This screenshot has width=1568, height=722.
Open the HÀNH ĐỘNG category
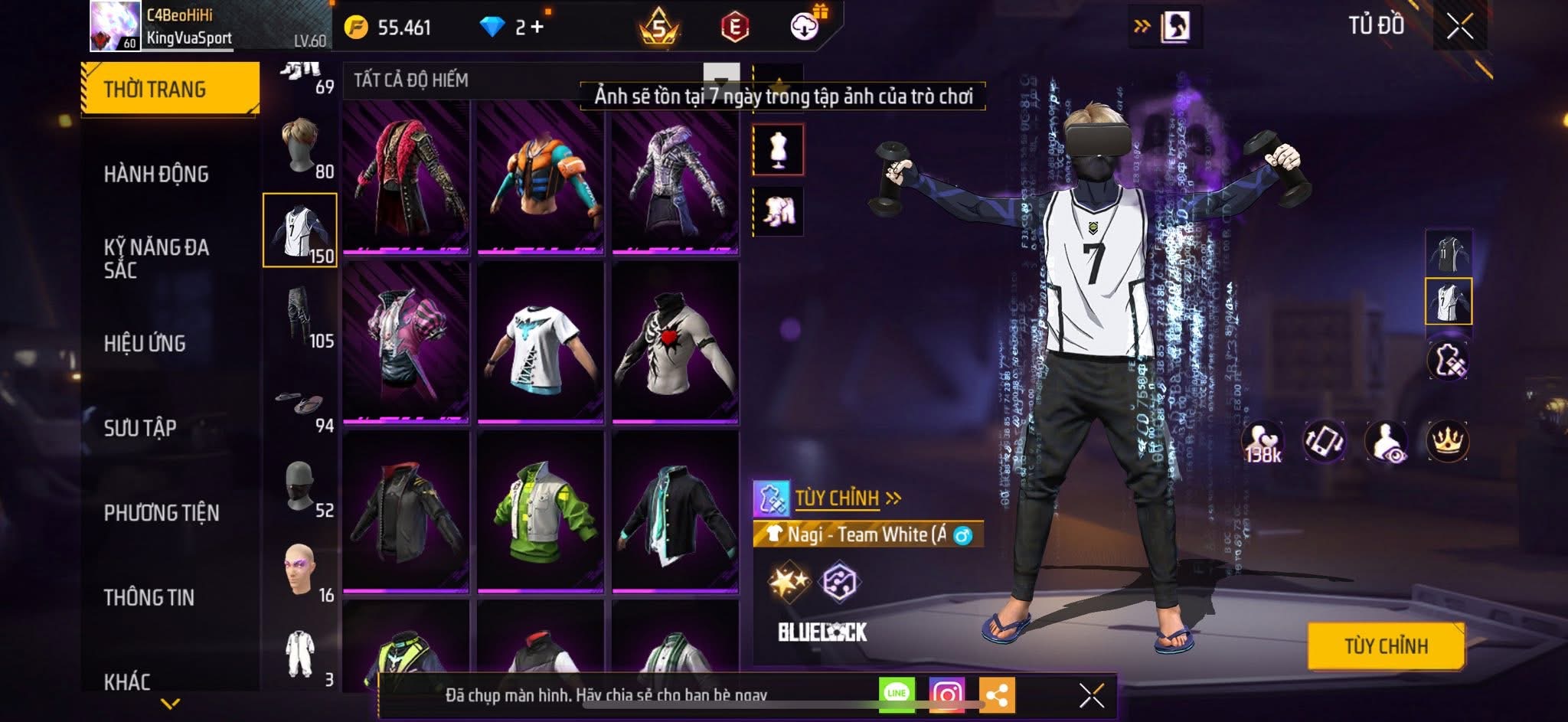(156, 175)
